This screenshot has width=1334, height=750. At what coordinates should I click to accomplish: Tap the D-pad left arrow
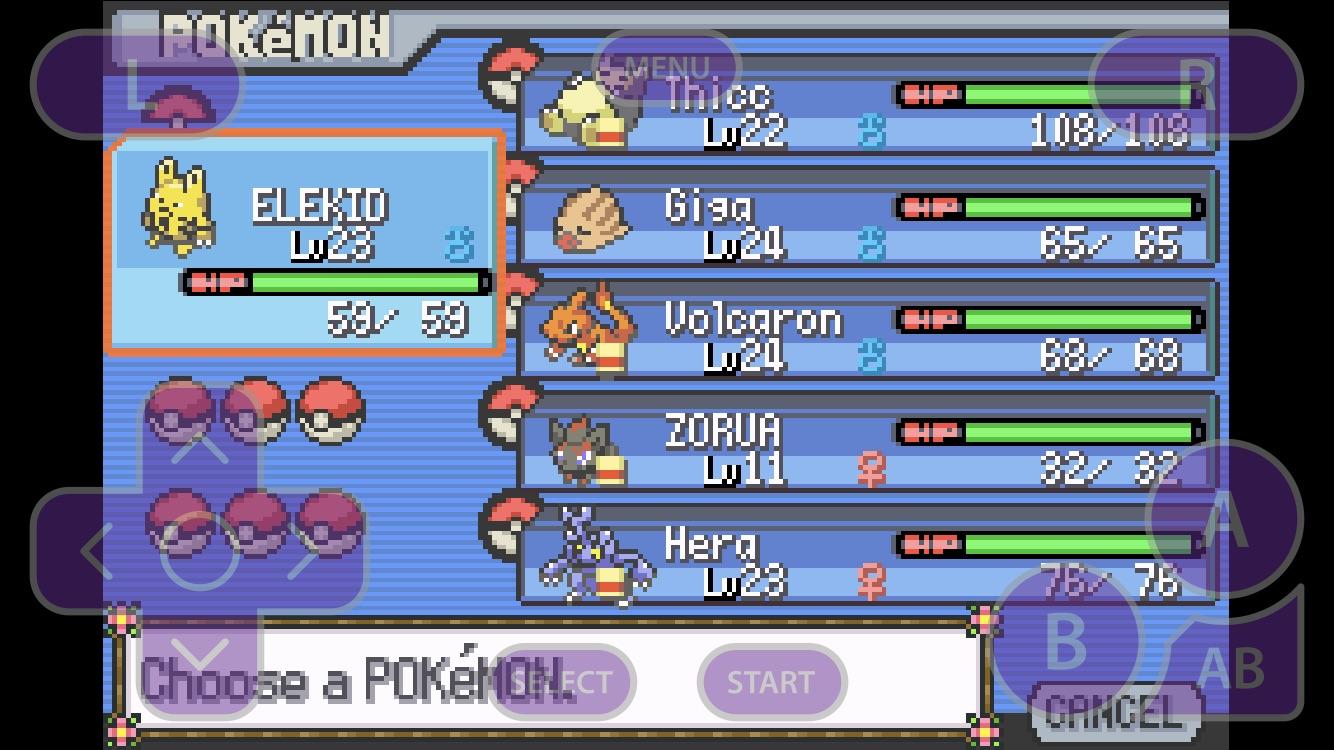tap(95, 550)
